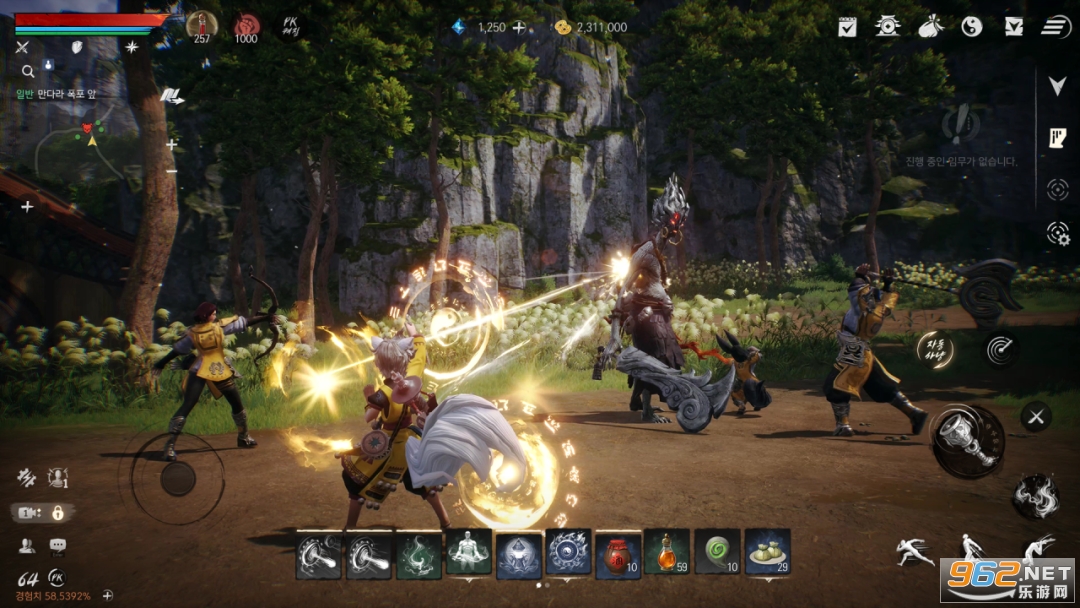Screen dimensions: 1080x608
Task: Open the mail envelope icon
Action: pos(1013,27)
